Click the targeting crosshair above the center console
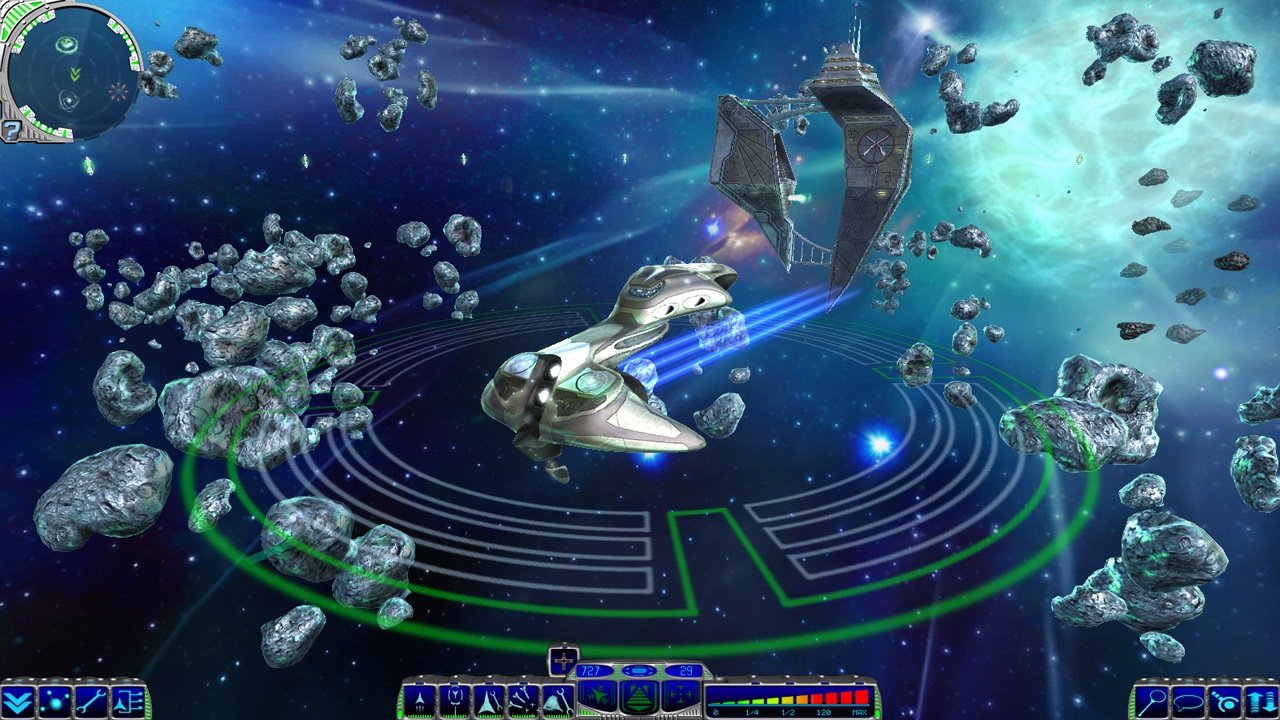The image size is (1280, 720). coord(566,661)
